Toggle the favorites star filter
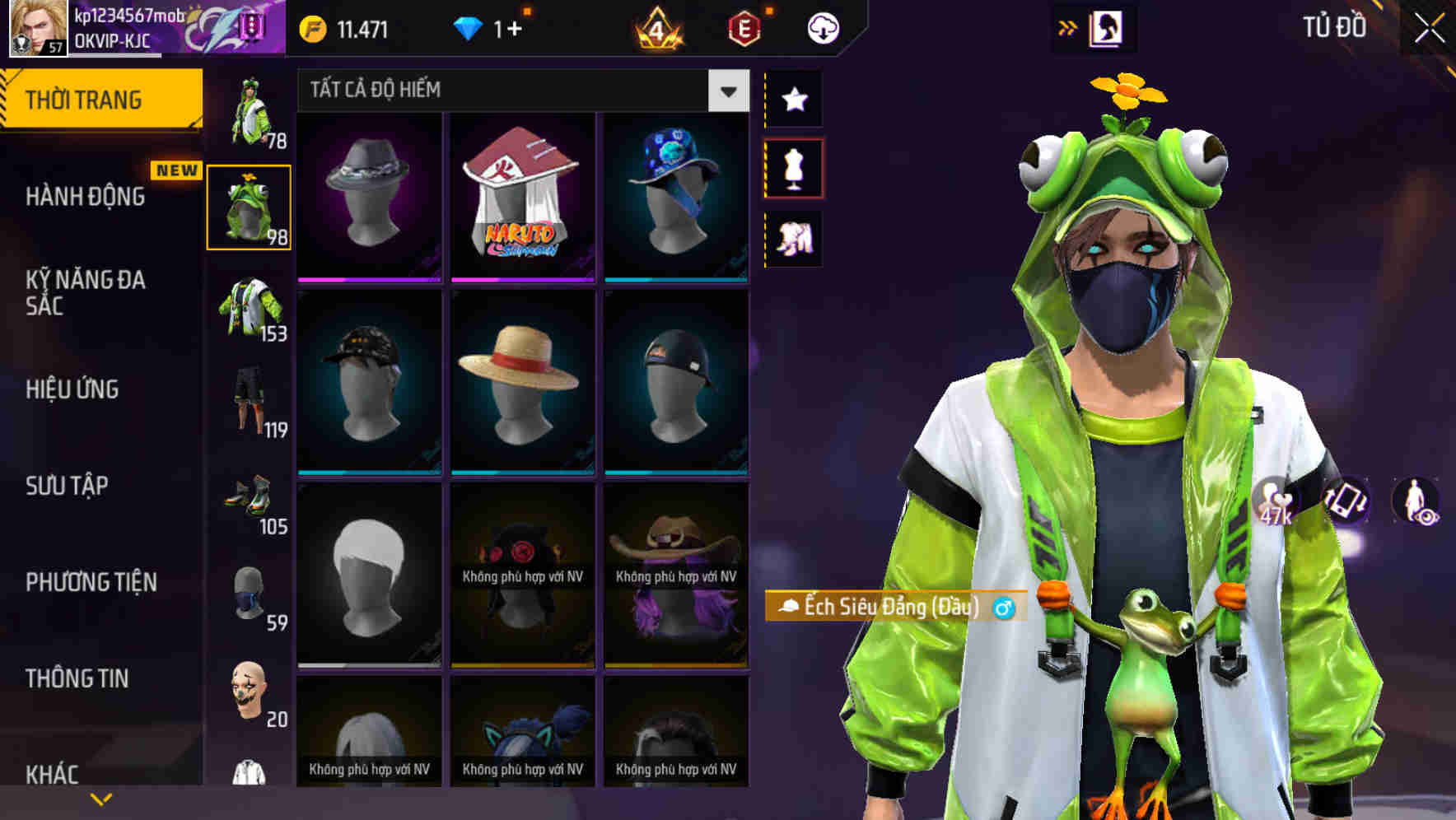 (795, 100)
